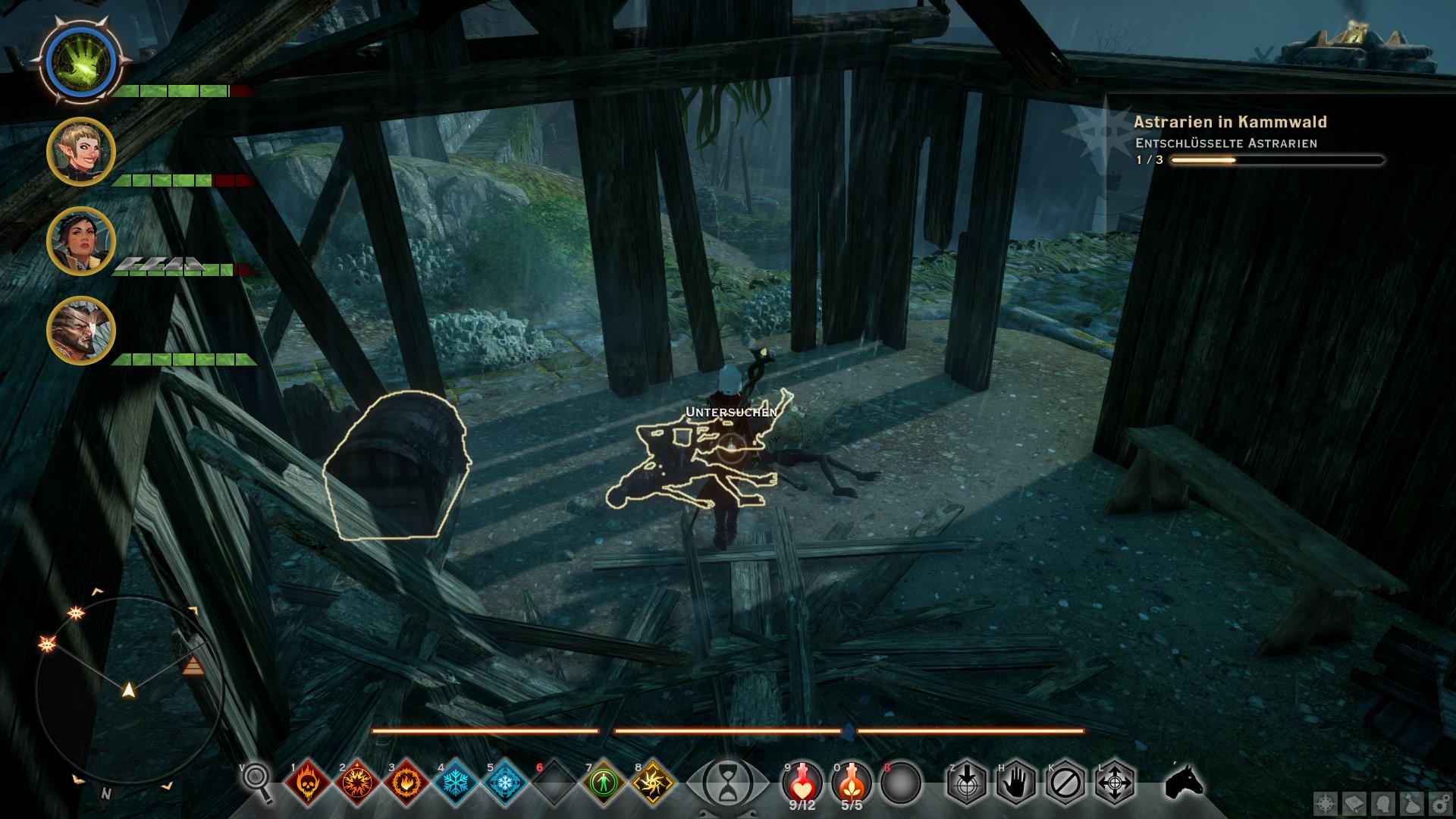Open the settings gear menu
The width and height of the screenshot is (1456, 819).
(1440, 804)
